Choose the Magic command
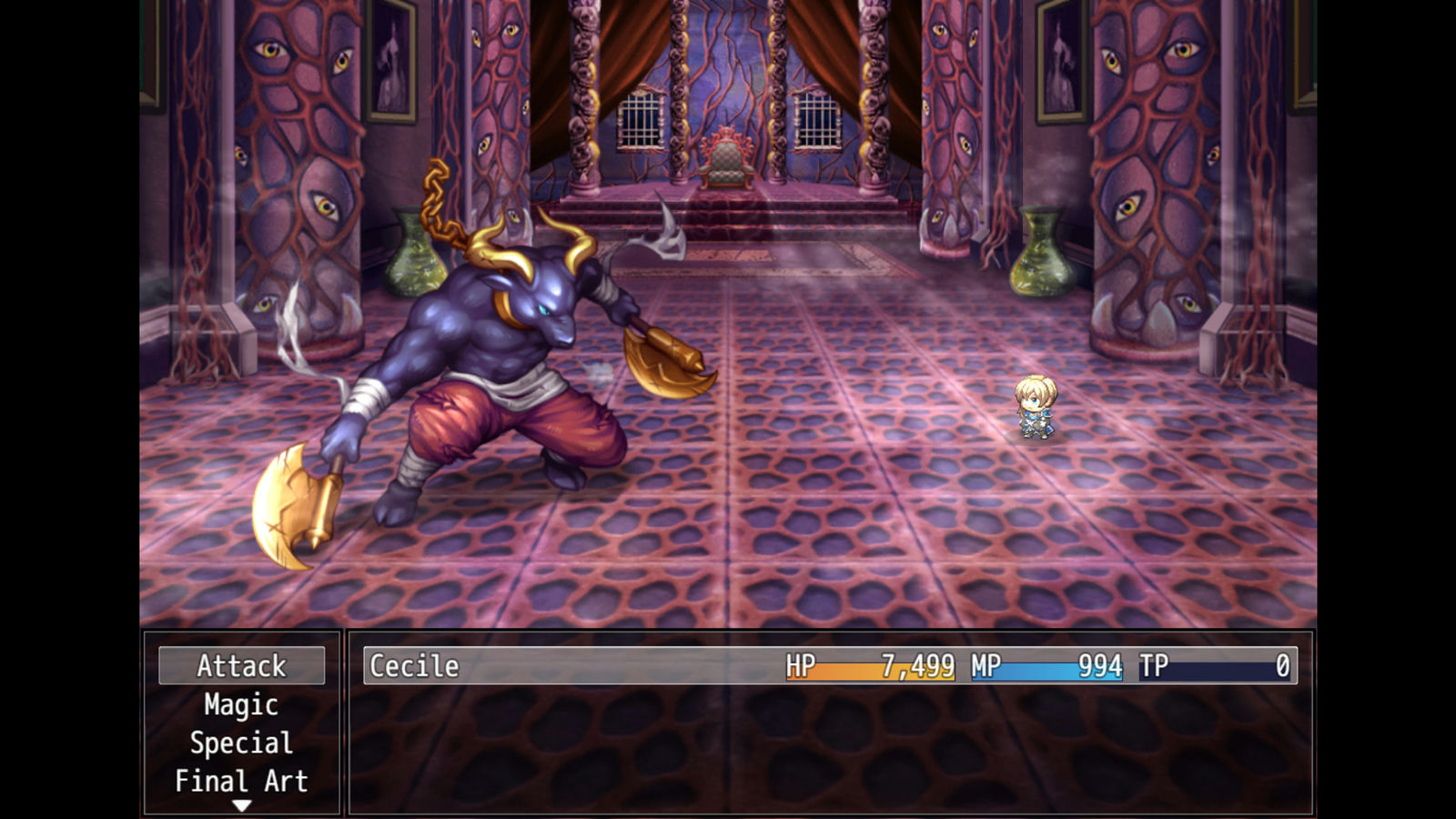This screenshot has height=819, width=1456. click(241, 705)
